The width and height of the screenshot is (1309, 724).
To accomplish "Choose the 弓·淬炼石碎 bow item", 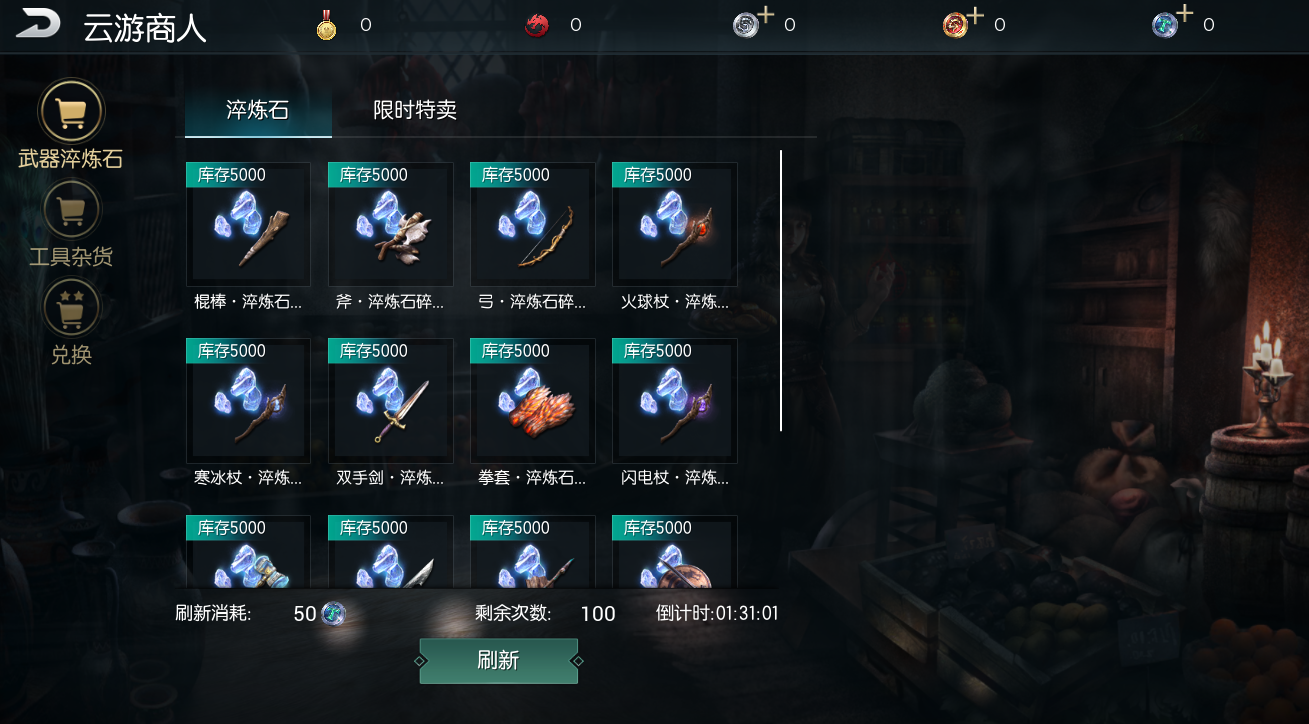I will 532,225.
